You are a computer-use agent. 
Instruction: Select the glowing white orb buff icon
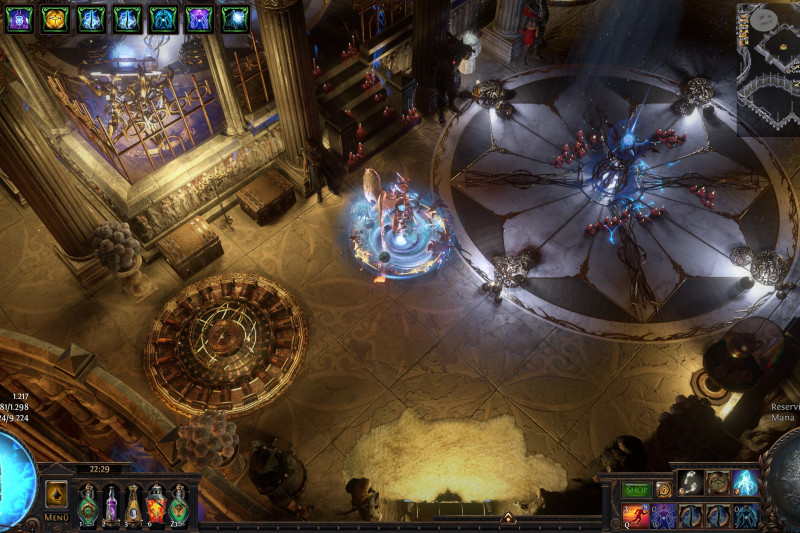235,18
